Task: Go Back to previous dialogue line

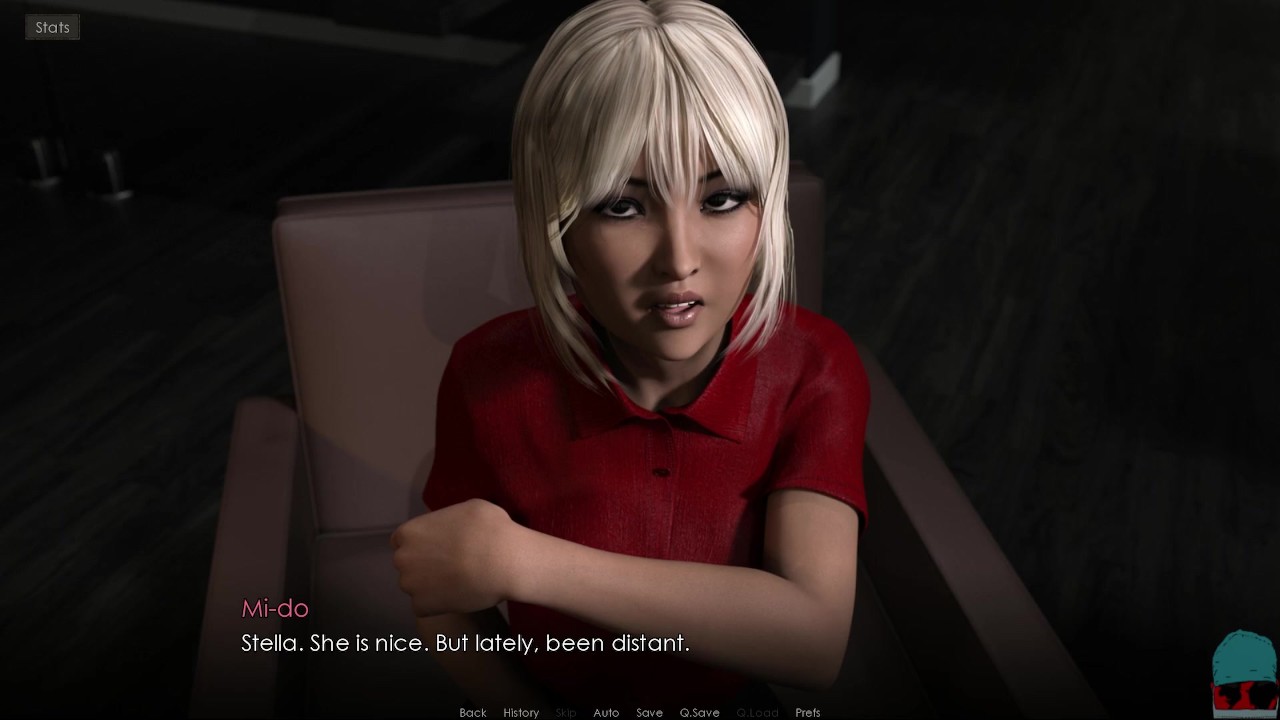Action: click(x=473, y=712)
